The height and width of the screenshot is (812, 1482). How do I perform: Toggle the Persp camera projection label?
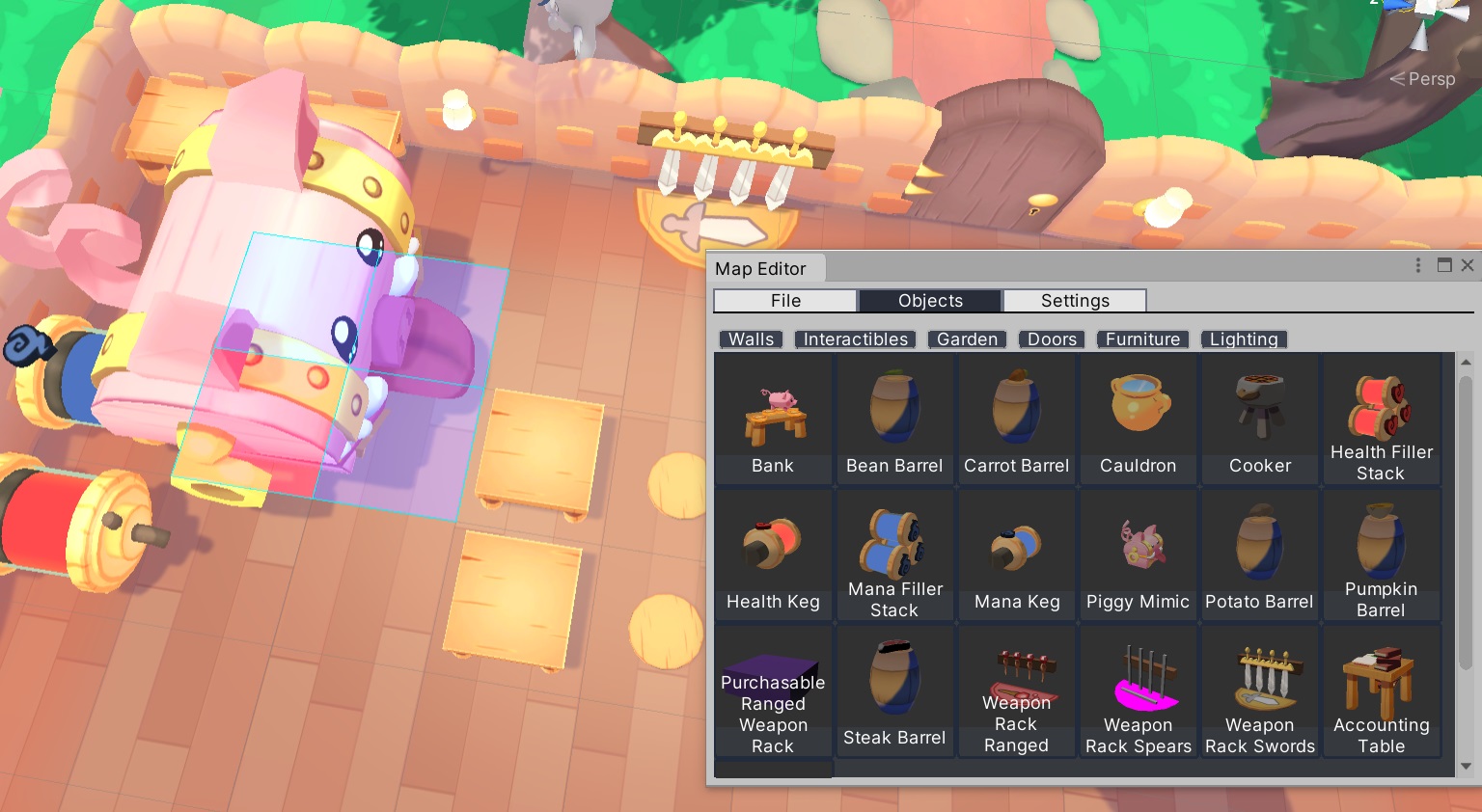click(1423, 79)
